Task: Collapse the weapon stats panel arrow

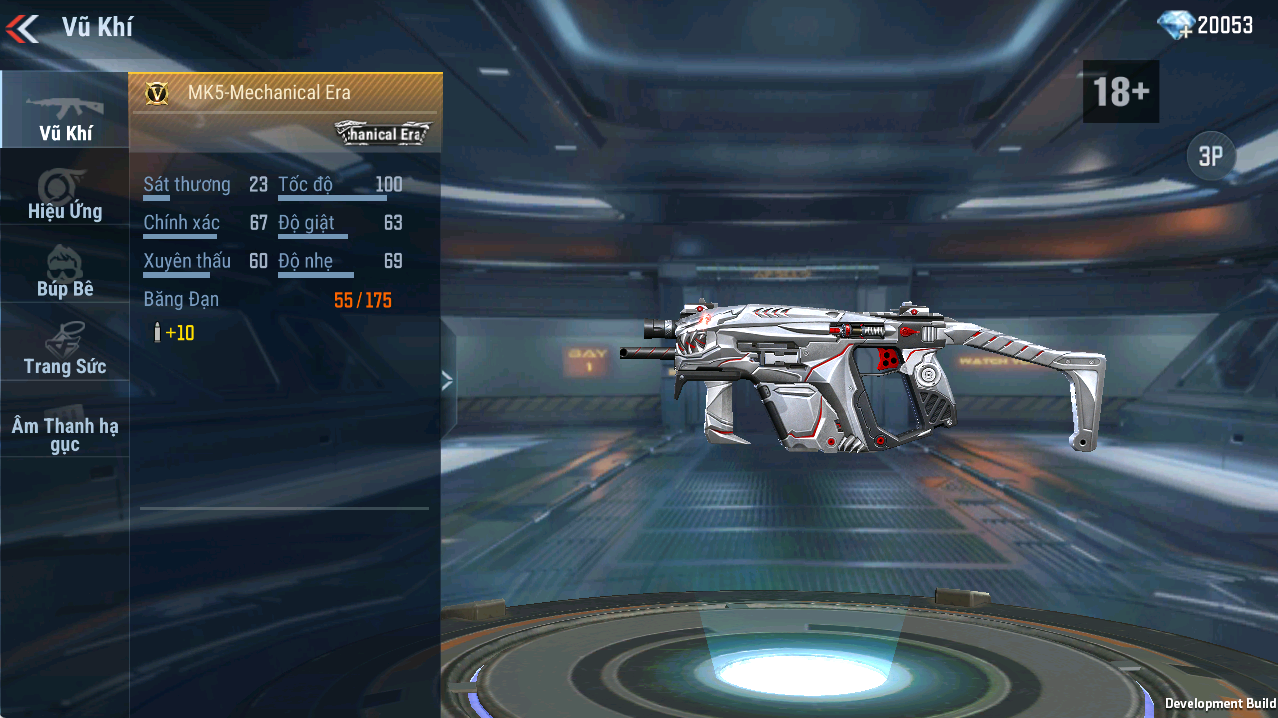Action: click(447, 380)
